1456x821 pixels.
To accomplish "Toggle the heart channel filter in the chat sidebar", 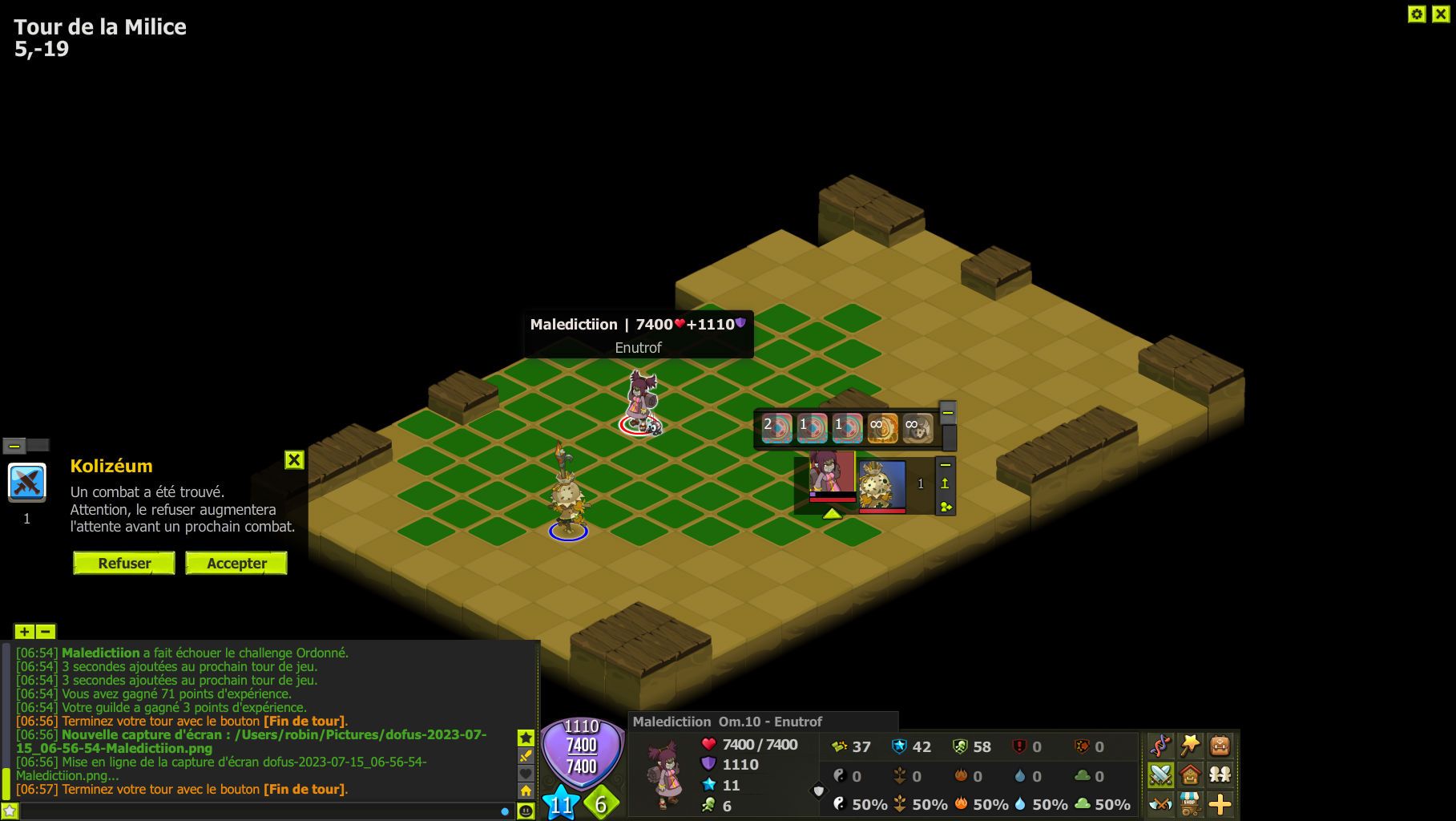I will coord(526,773).
